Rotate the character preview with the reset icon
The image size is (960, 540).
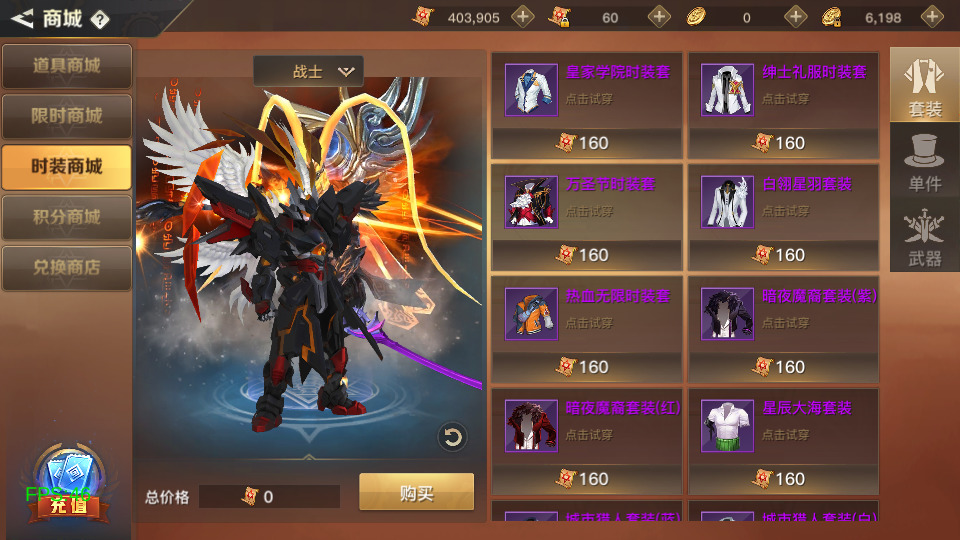pos(453,437)
